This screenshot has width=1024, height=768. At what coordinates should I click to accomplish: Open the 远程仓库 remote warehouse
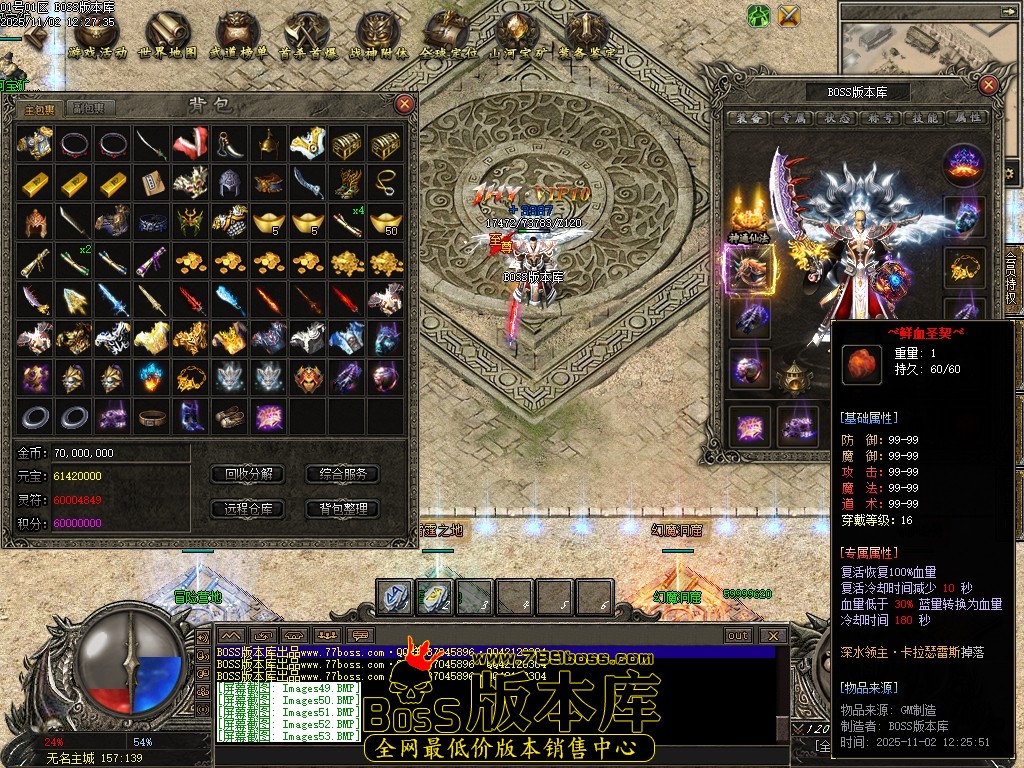[248, 509]
